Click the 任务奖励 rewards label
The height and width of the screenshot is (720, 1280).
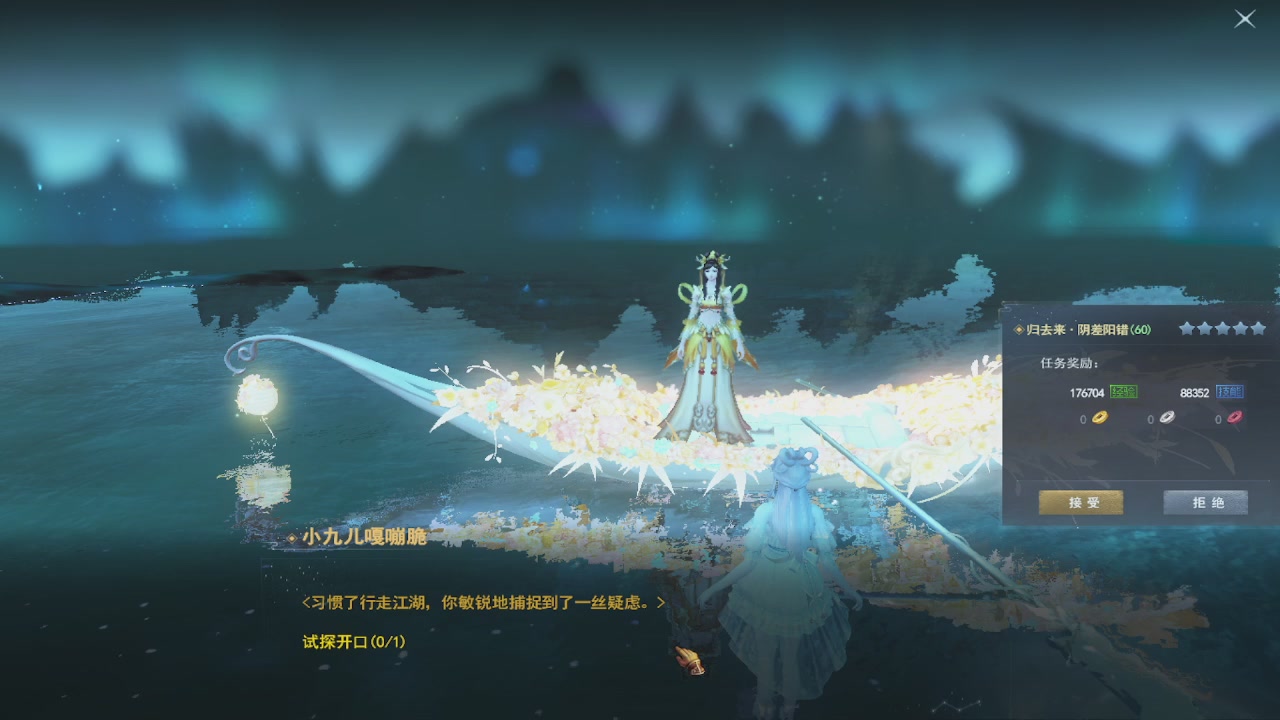point(1068,363)
